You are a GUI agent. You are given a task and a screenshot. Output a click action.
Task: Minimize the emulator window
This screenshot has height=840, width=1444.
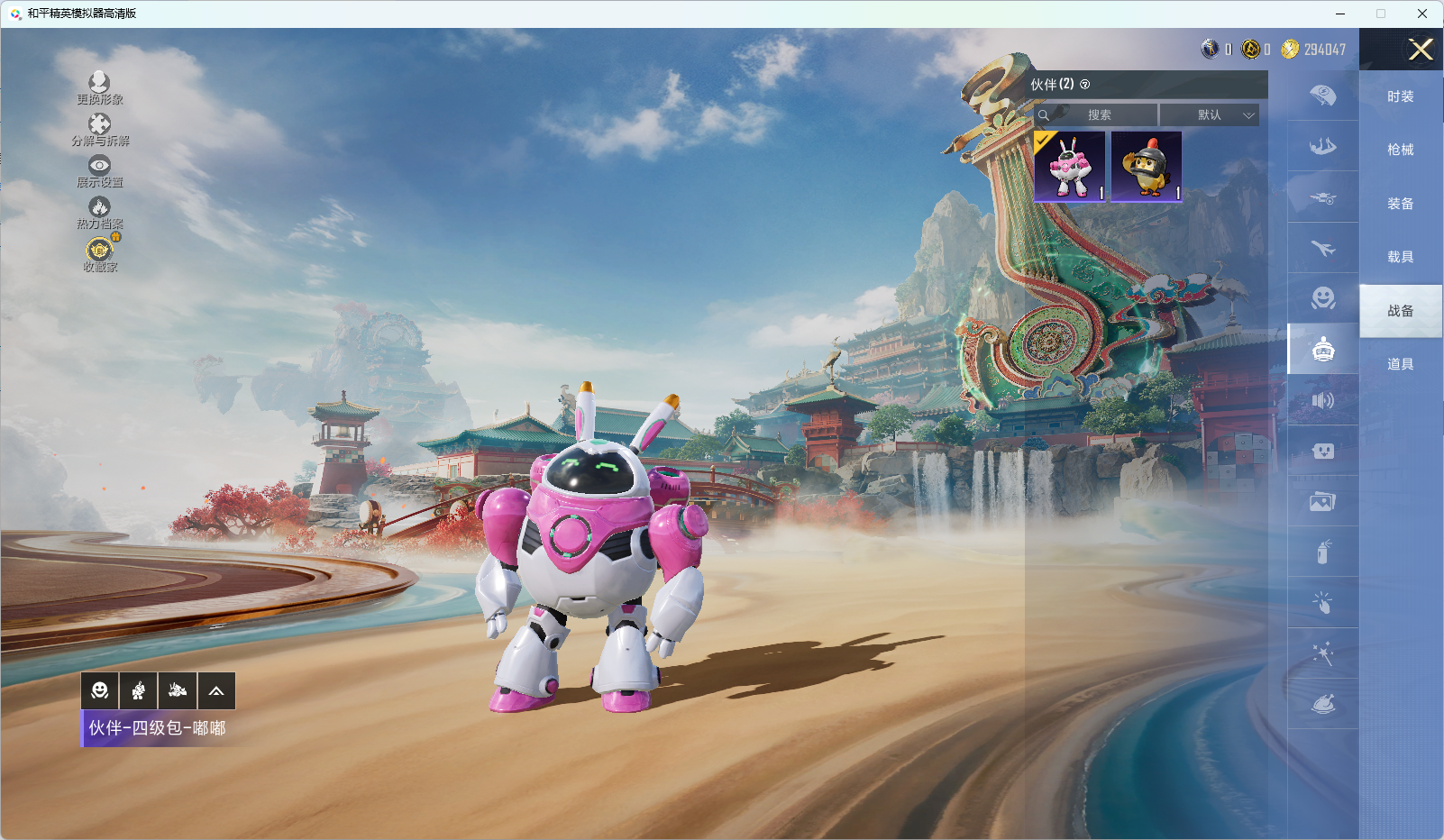[x=1340, y=14]
